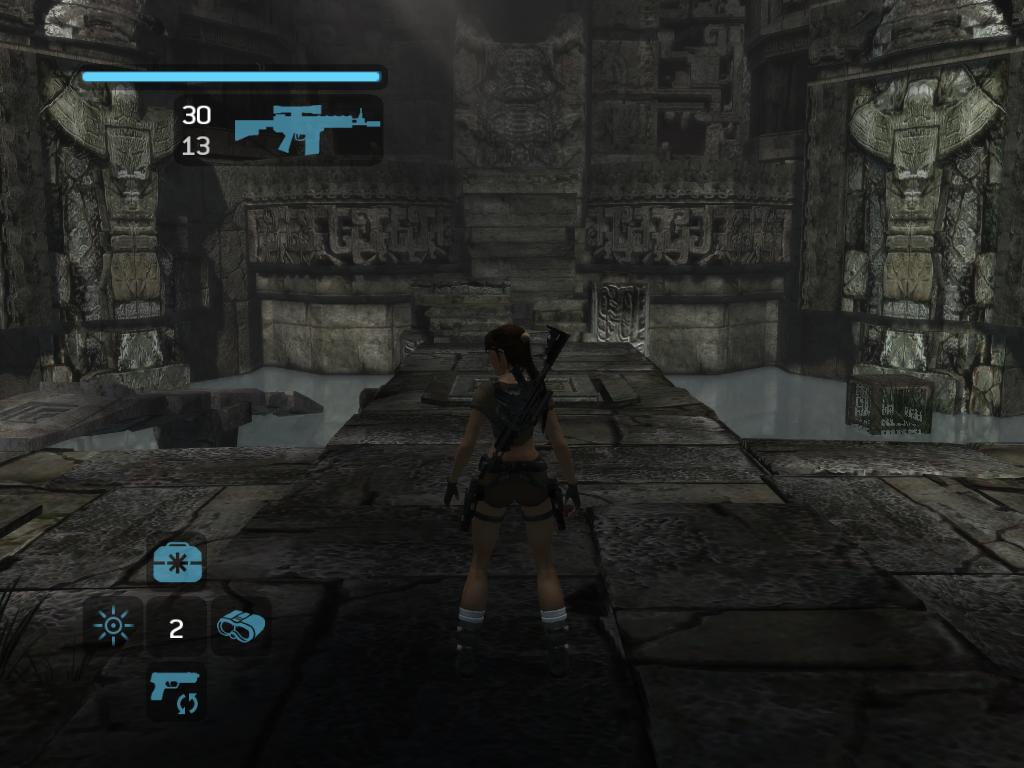Toggle the personal light source icon
This screenshot has width=1024, height=768.
[113, 627]
